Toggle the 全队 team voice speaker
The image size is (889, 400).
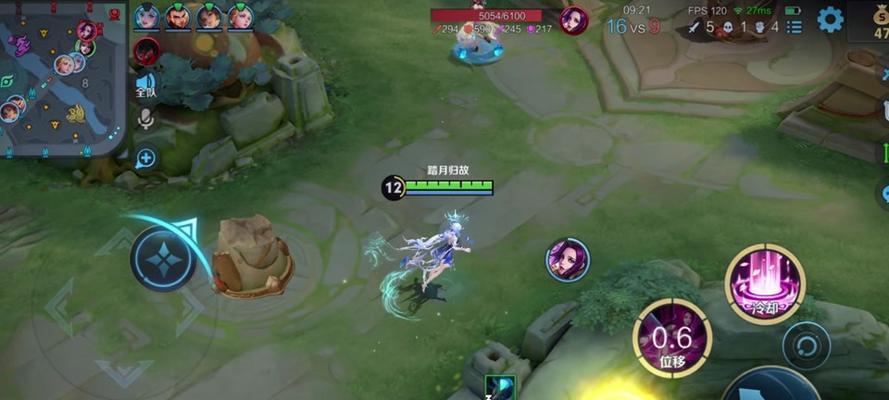tap(146, 86)
